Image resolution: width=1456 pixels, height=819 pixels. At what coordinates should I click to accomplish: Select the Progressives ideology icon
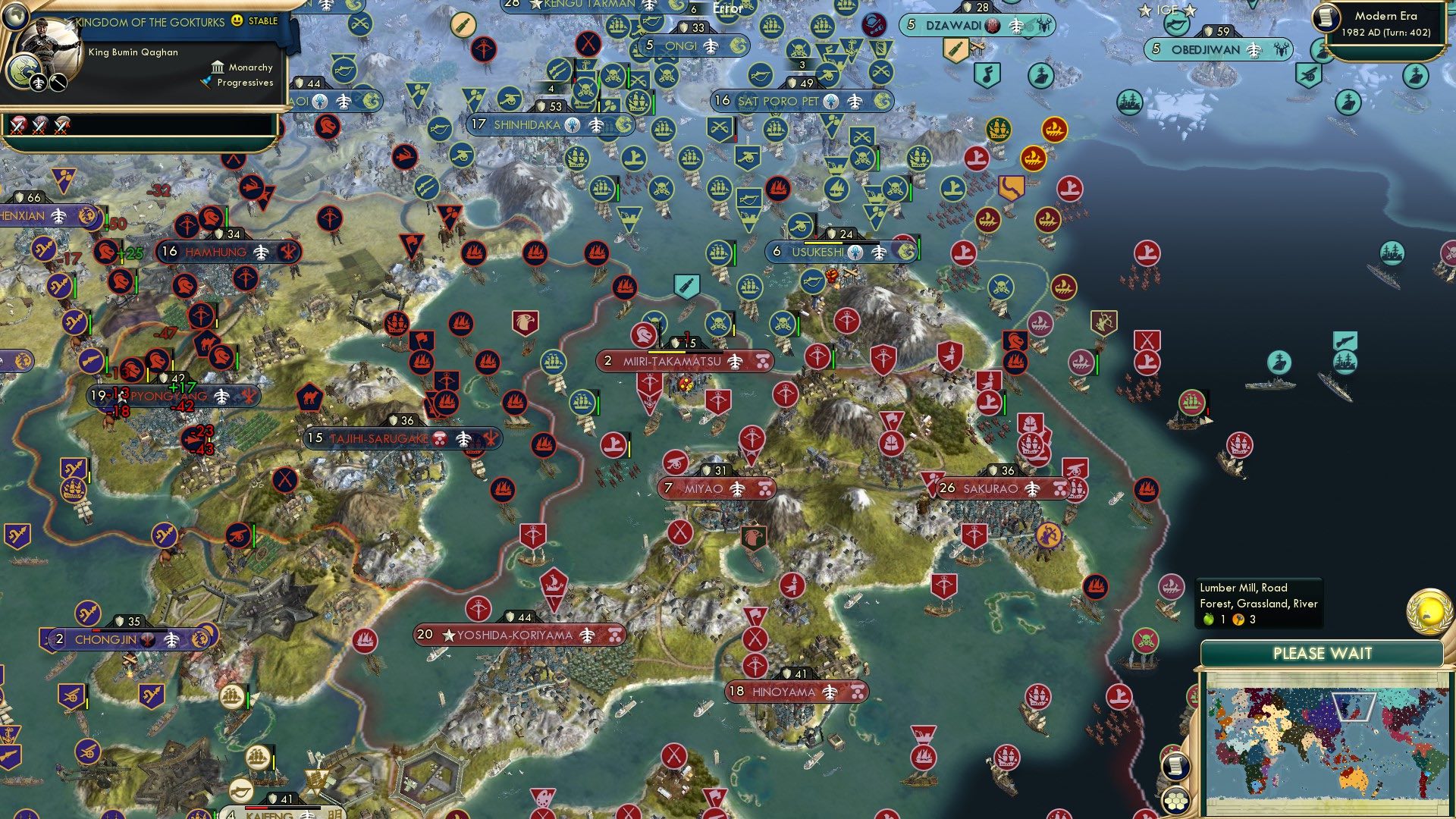206,83
